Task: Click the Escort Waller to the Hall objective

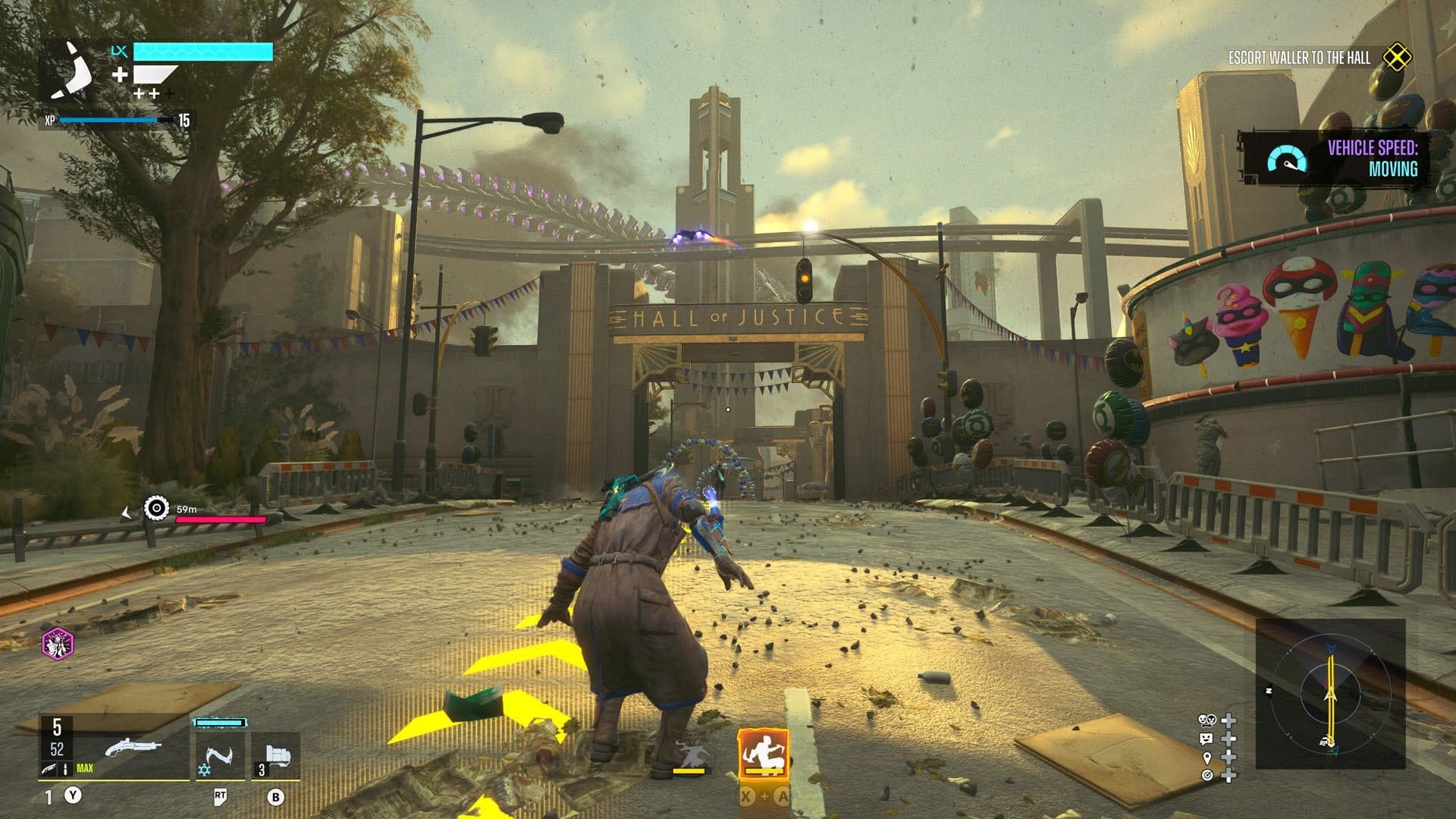Action: (1299, 58)
